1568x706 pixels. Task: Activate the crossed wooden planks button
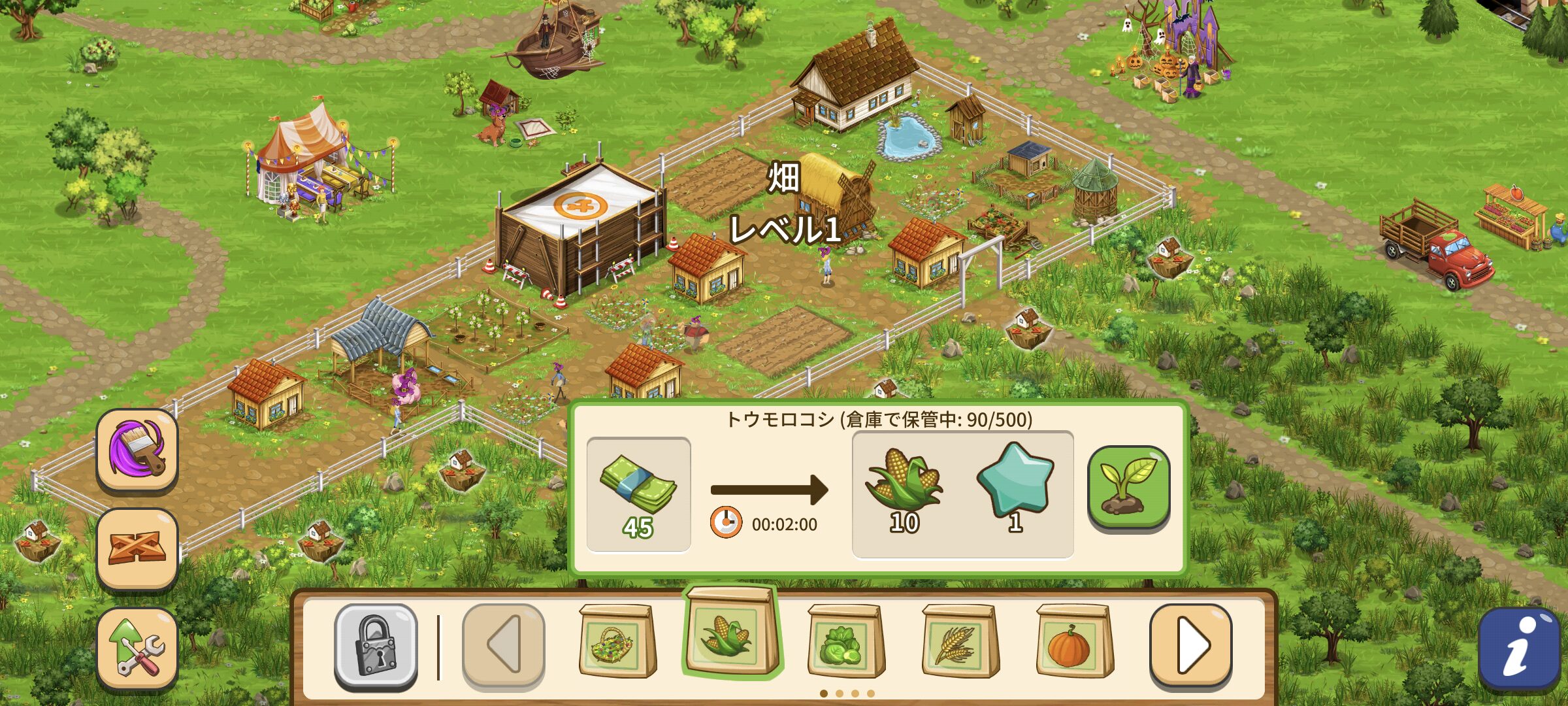137,548
